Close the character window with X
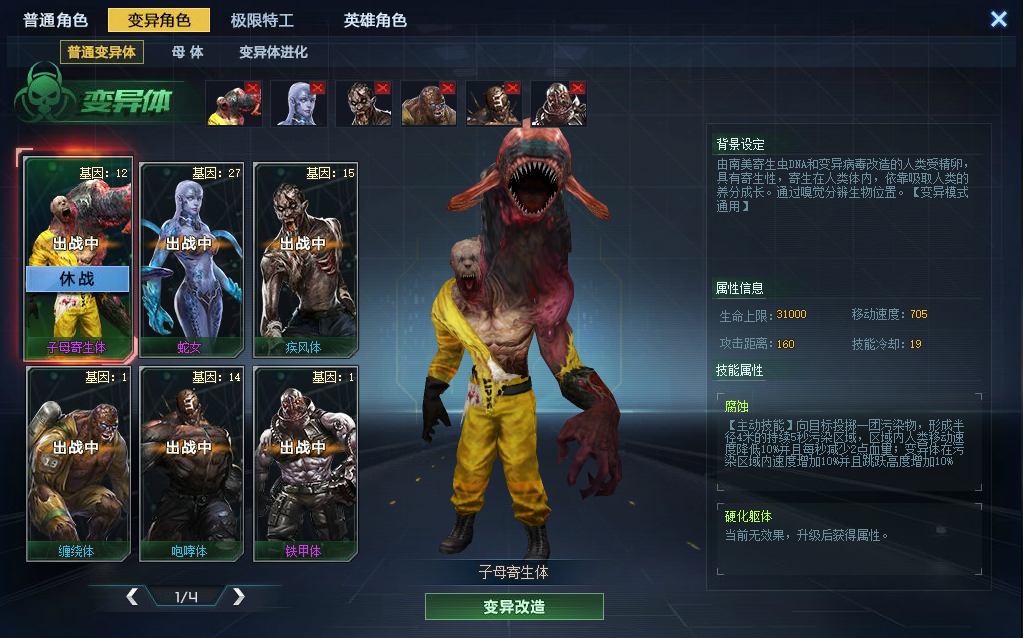The height and width of the screenshot is (638, 1023). [x=998, y=19]
